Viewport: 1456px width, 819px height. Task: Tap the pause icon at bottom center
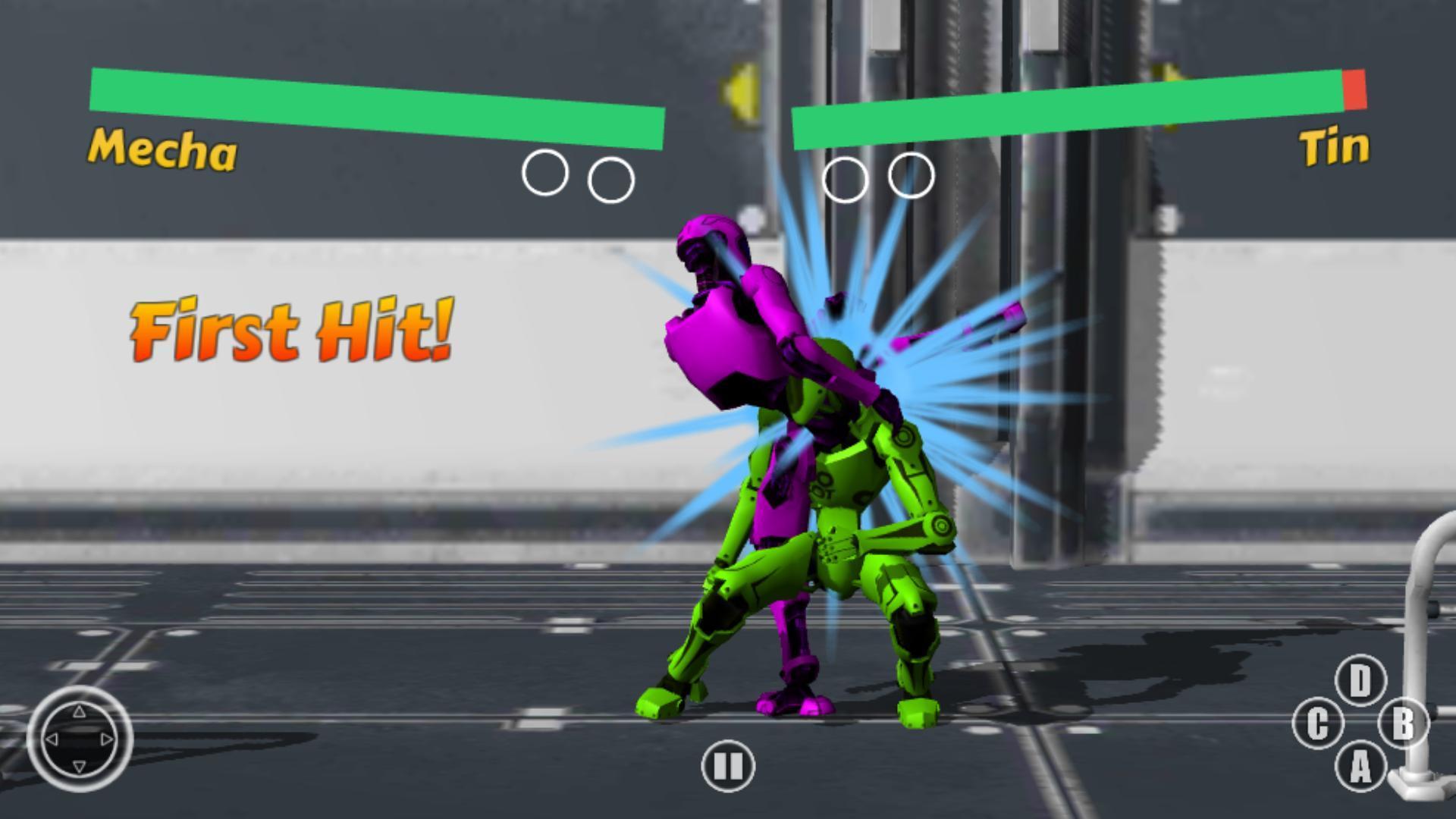point(726,766)
